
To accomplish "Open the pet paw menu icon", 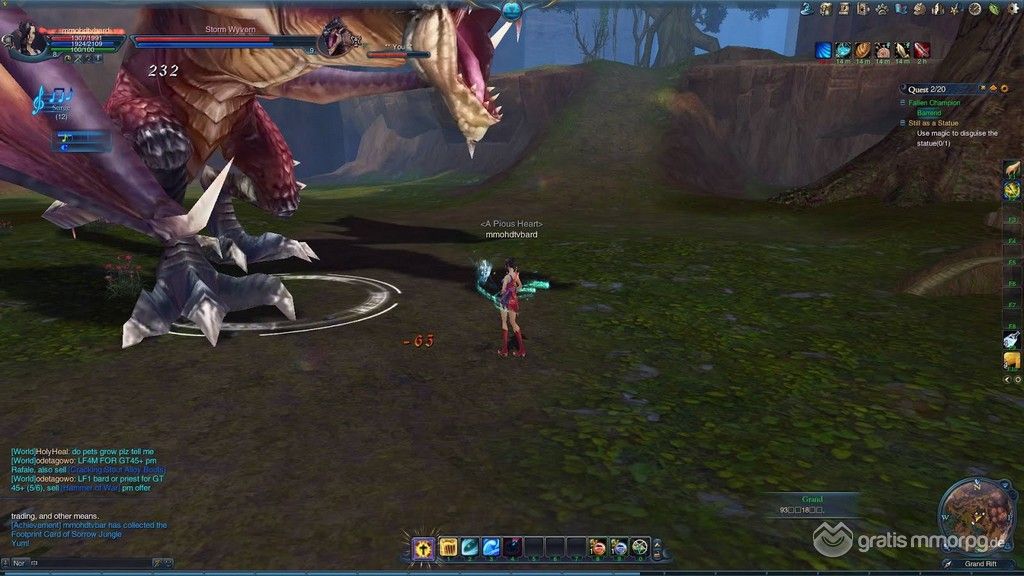I will click(x=884, y=9).
